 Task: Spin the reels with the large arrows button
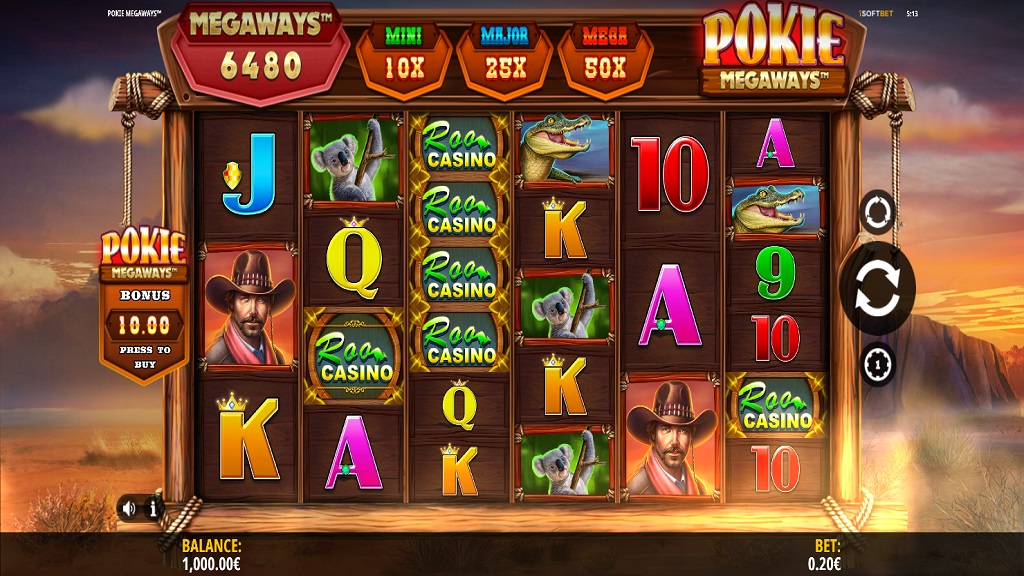[877, 288]
